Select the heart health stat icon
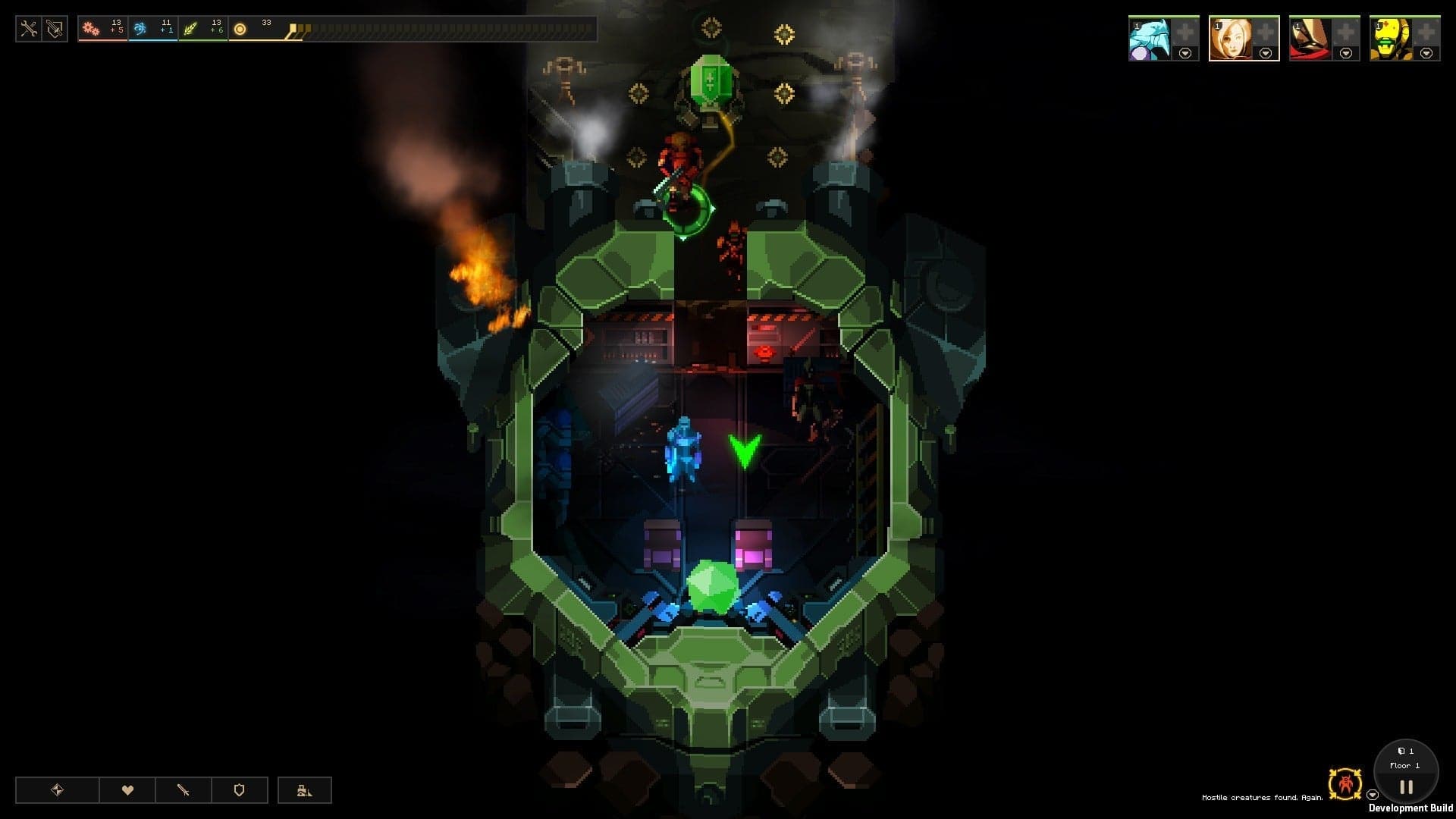The height and width of the screenshot is (819, 1456). pyautogui.click(x=129, y=789)
